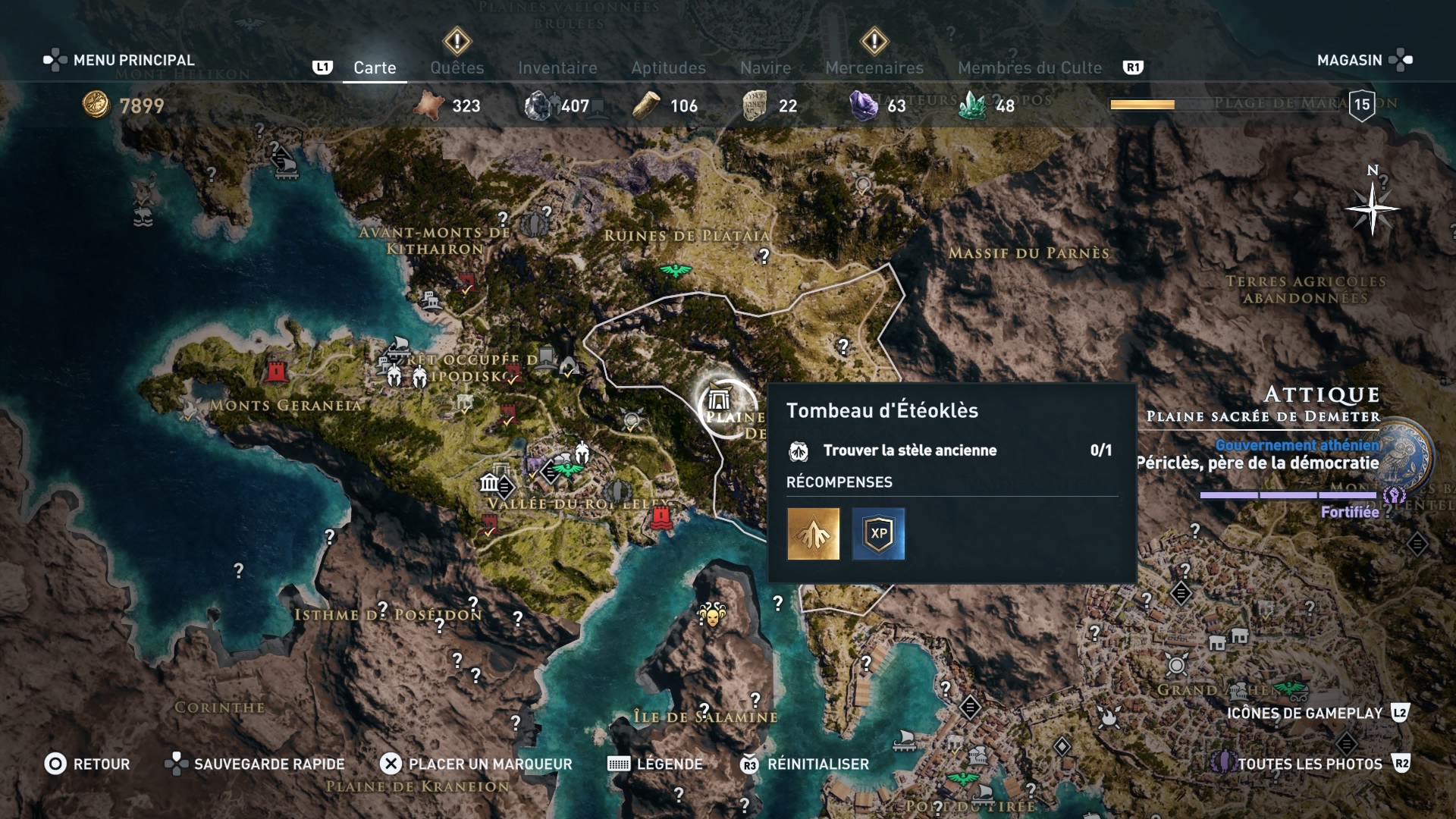This screenshot has height=819, width=1456.
Task: Show the Membres du Culte tab
Action: coord(1029,67)
